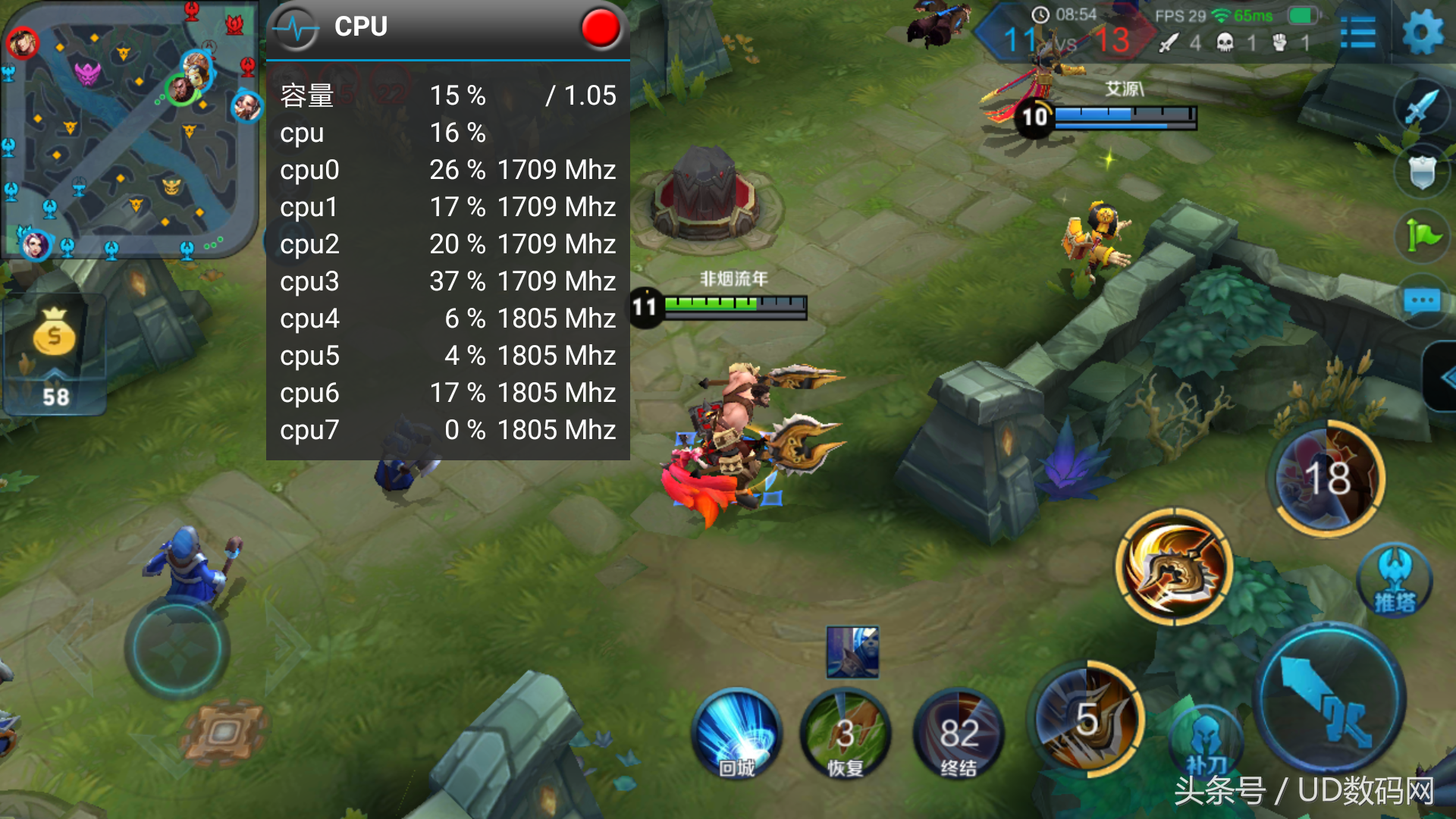Click the battlefield minimap
Viewport: 1456px width, 819px height.
pos(130,129)
